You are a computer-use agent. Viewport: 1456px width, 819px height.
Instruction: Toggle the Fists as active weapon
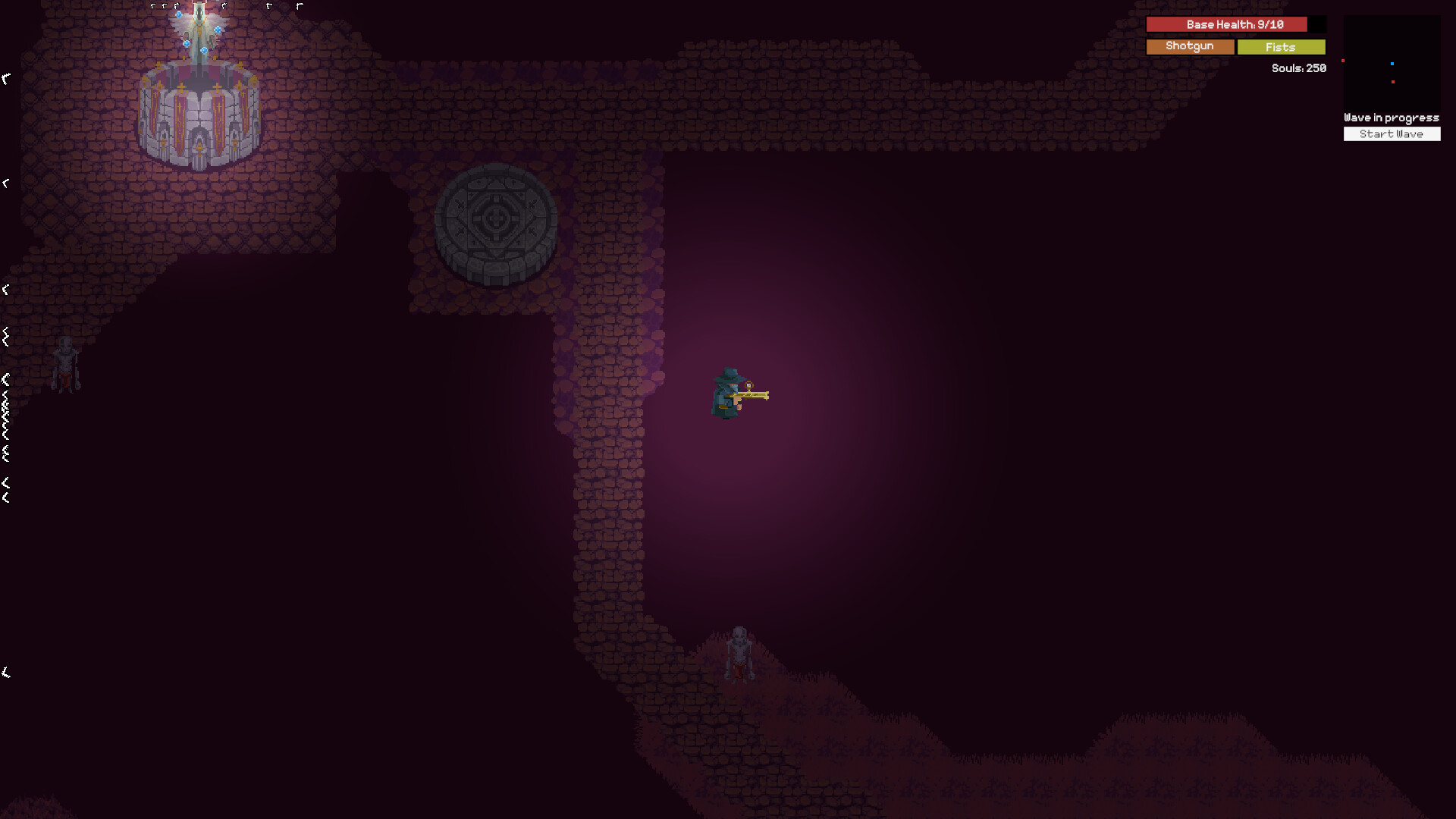point(1281,47)
